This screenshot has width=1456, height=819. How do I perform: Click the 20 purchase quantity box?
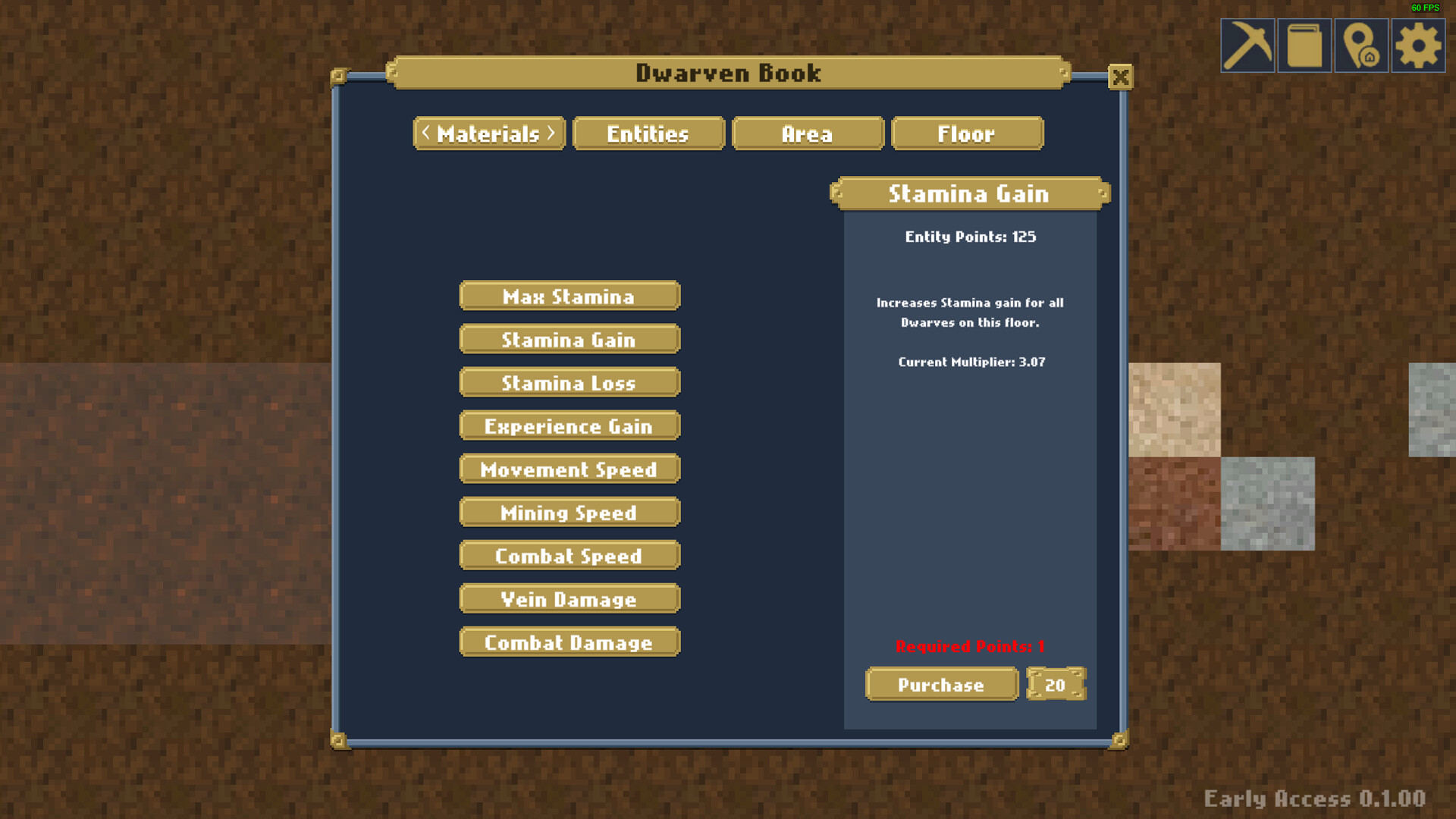coord(1056,685)
